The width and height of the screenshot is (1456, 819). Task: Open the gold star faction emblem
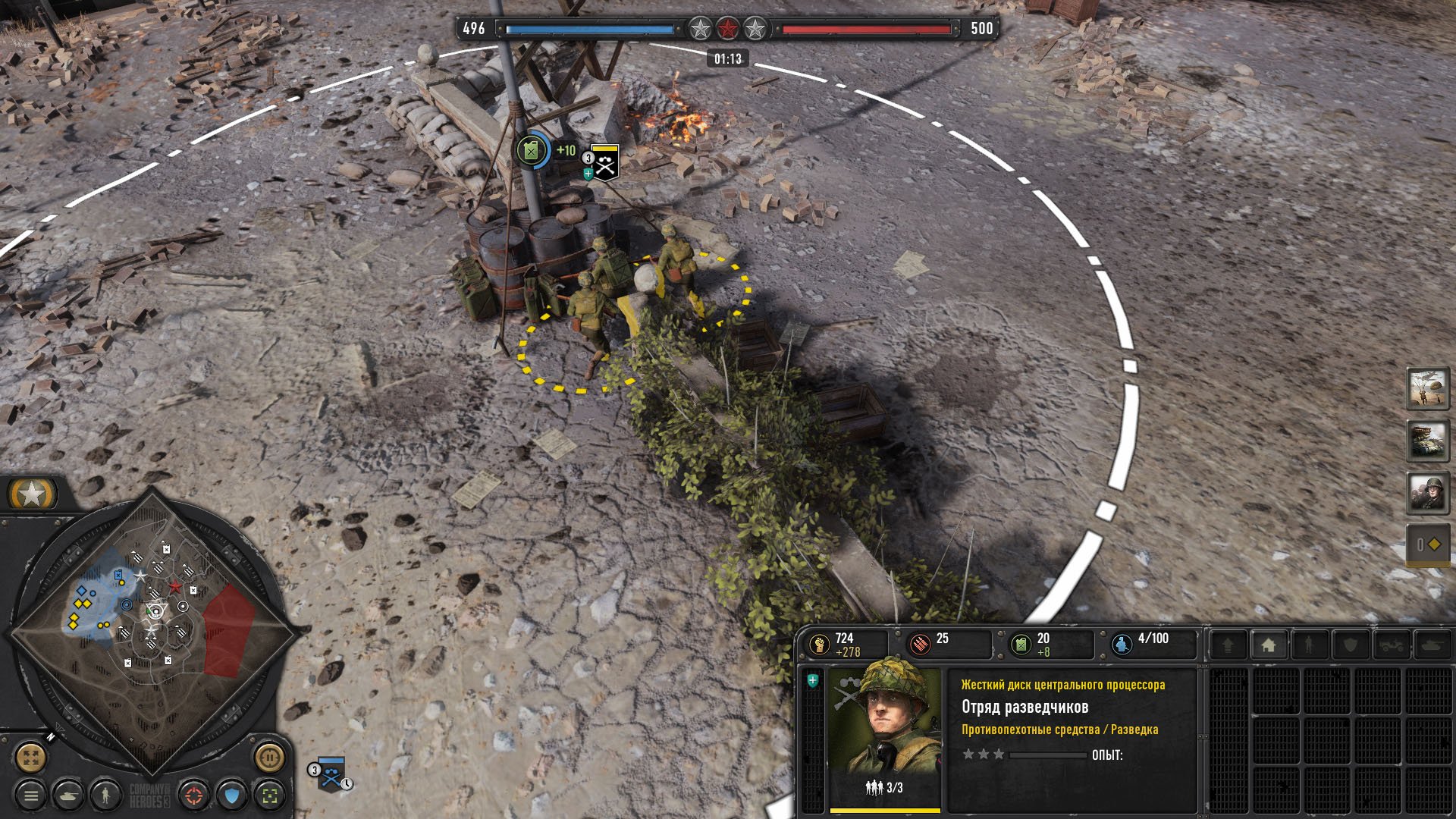click(32, 495)
